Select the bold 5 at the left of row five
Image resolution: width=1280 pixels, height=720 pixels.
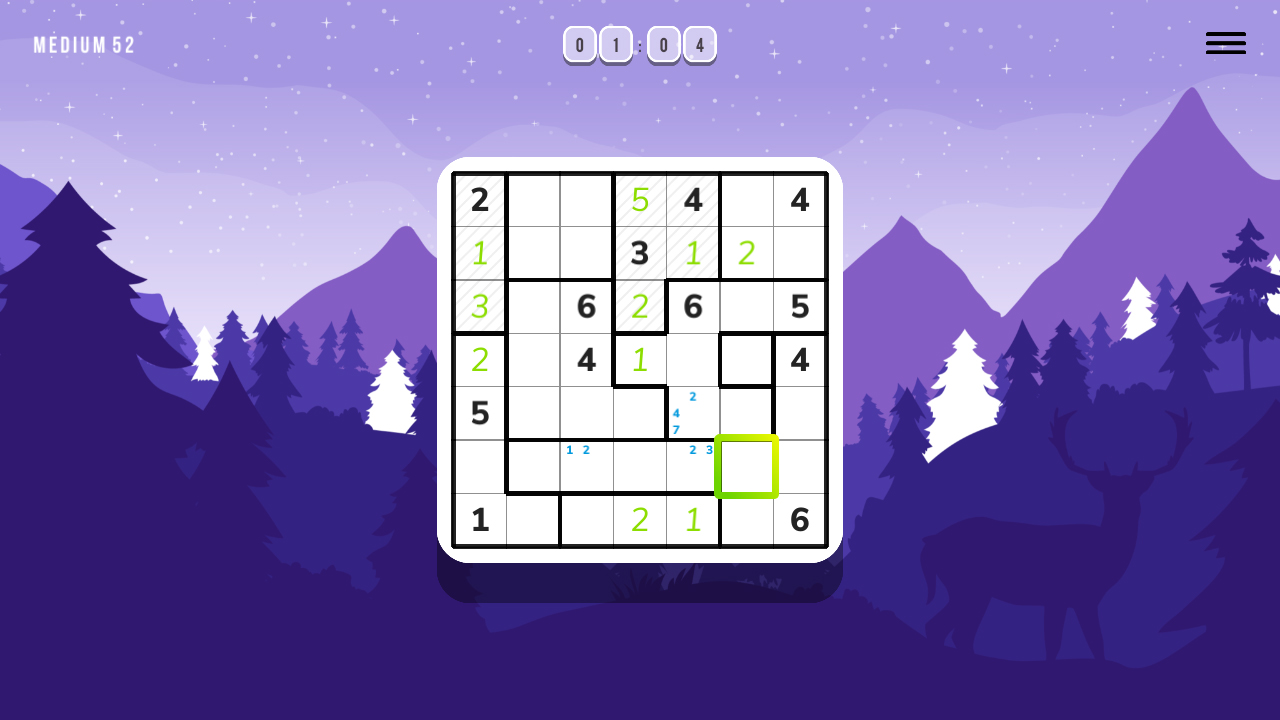pos(480,413)
